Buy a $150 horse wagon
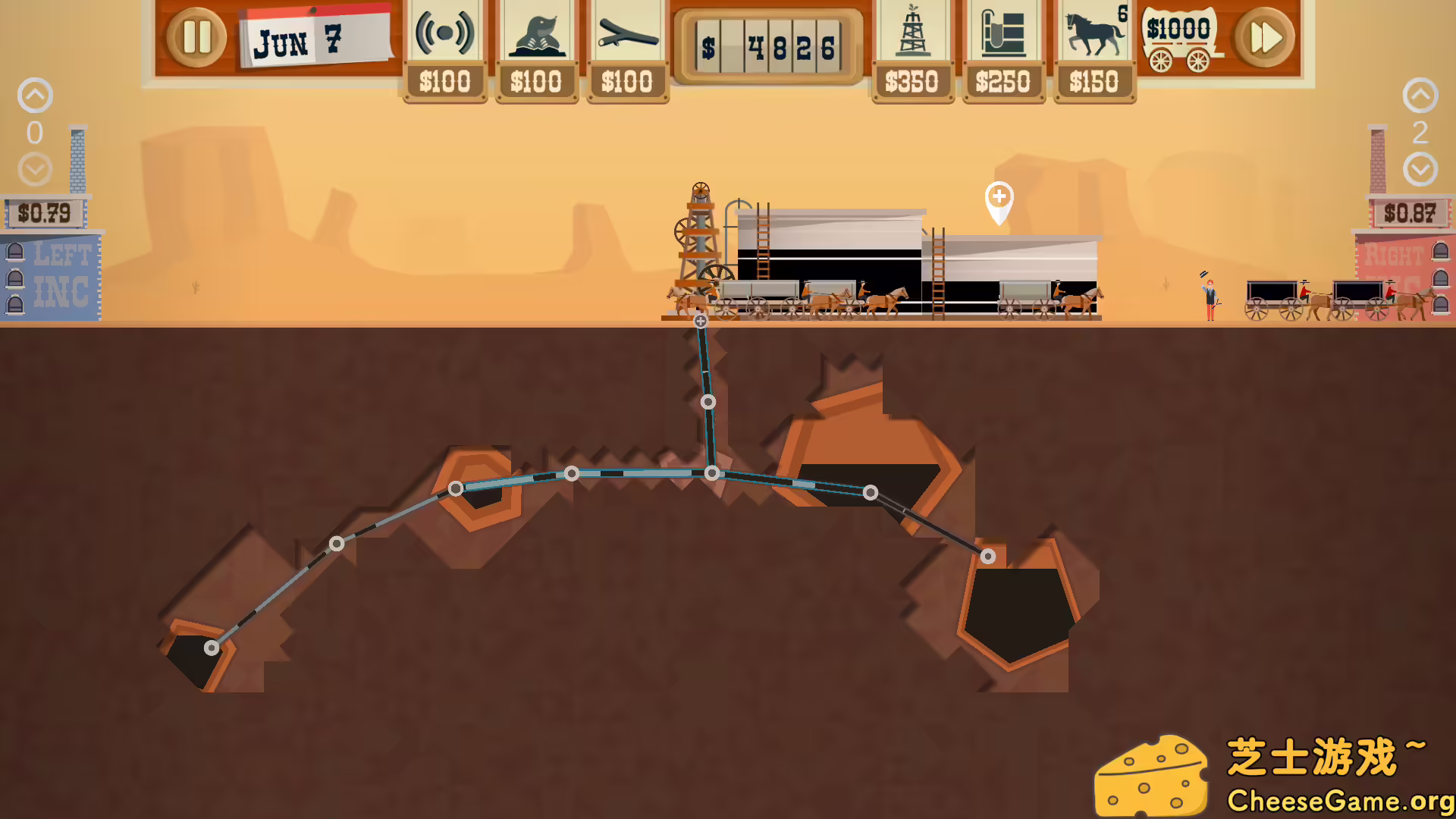Image resolution: width=1456 pixels, height=819 pixels. (x=1094, y=50)
